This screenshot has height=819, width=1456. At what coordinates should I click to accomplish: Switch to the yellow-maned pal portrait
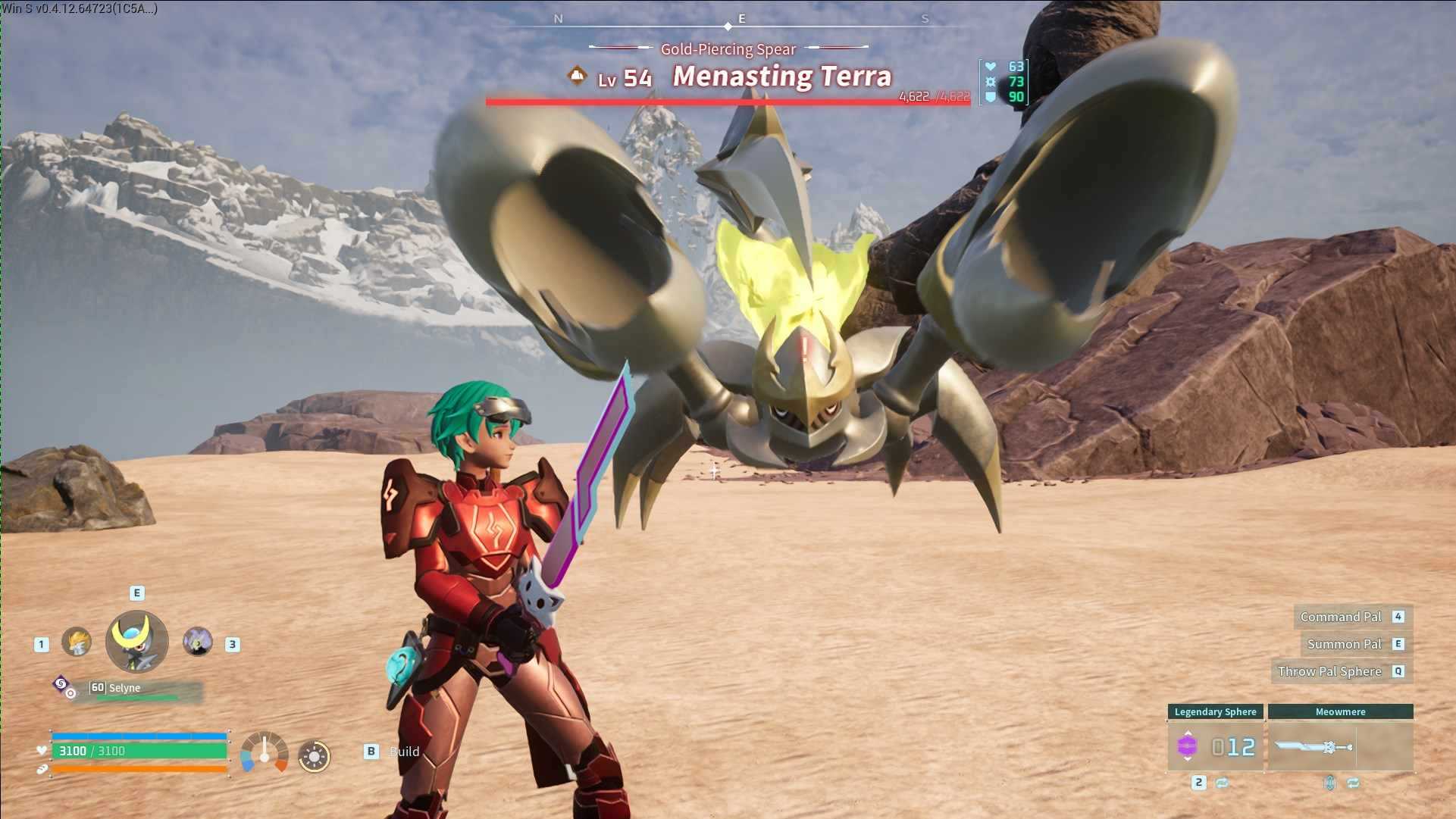click(x=77, y=642)
